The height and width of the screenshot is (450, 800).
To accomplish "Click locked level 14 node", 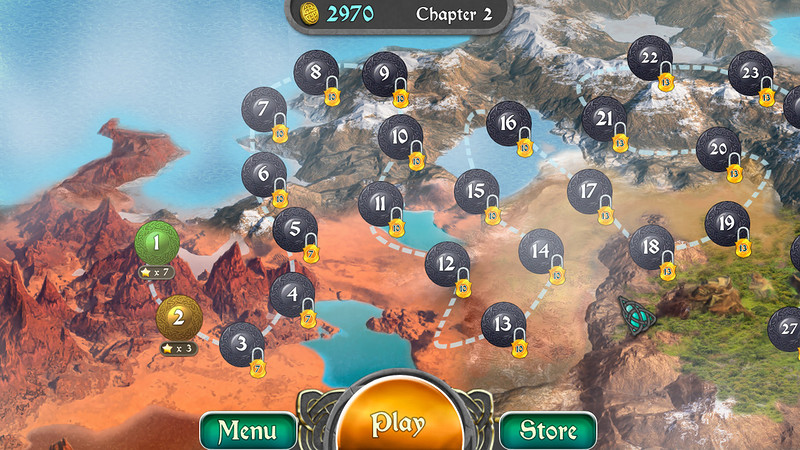I will coord(541,250).
